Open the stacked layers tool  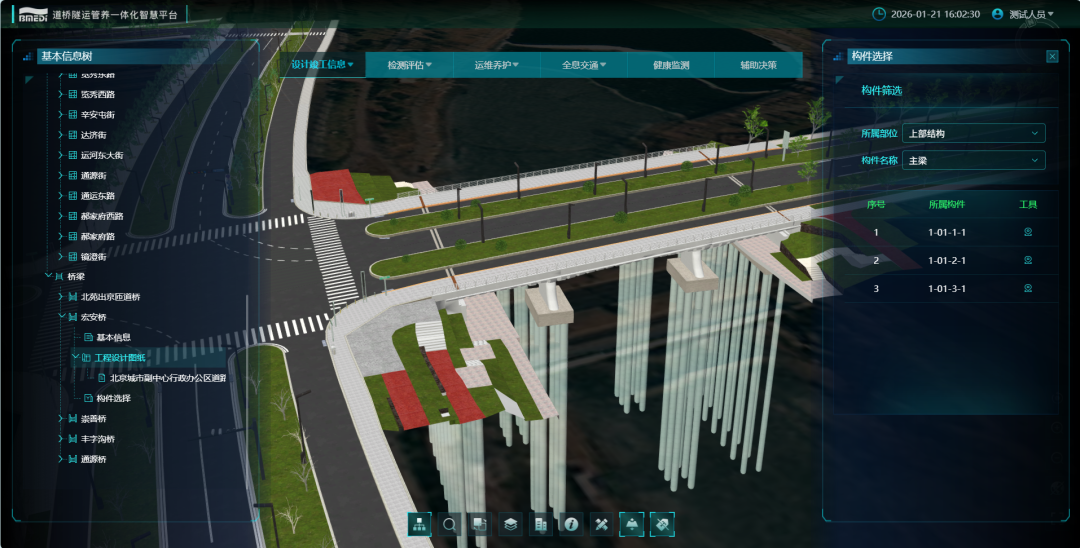pos(510,524)
